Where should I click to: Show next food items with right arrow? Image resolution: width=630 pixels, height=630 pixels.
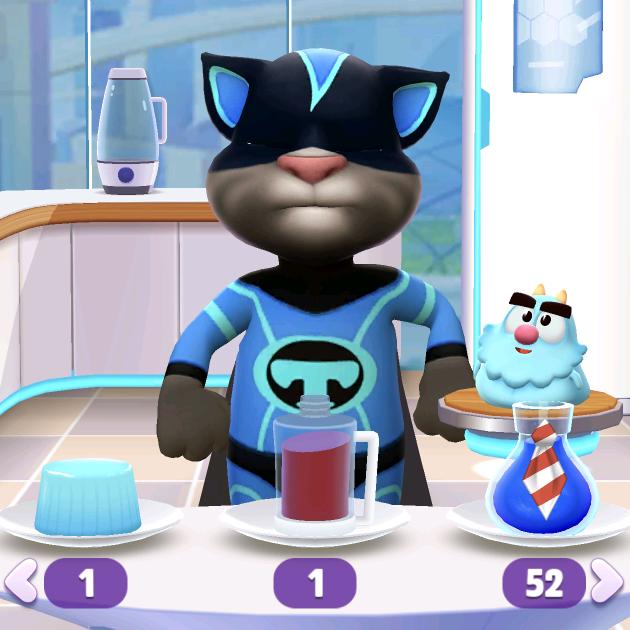(x=606, y=582)
